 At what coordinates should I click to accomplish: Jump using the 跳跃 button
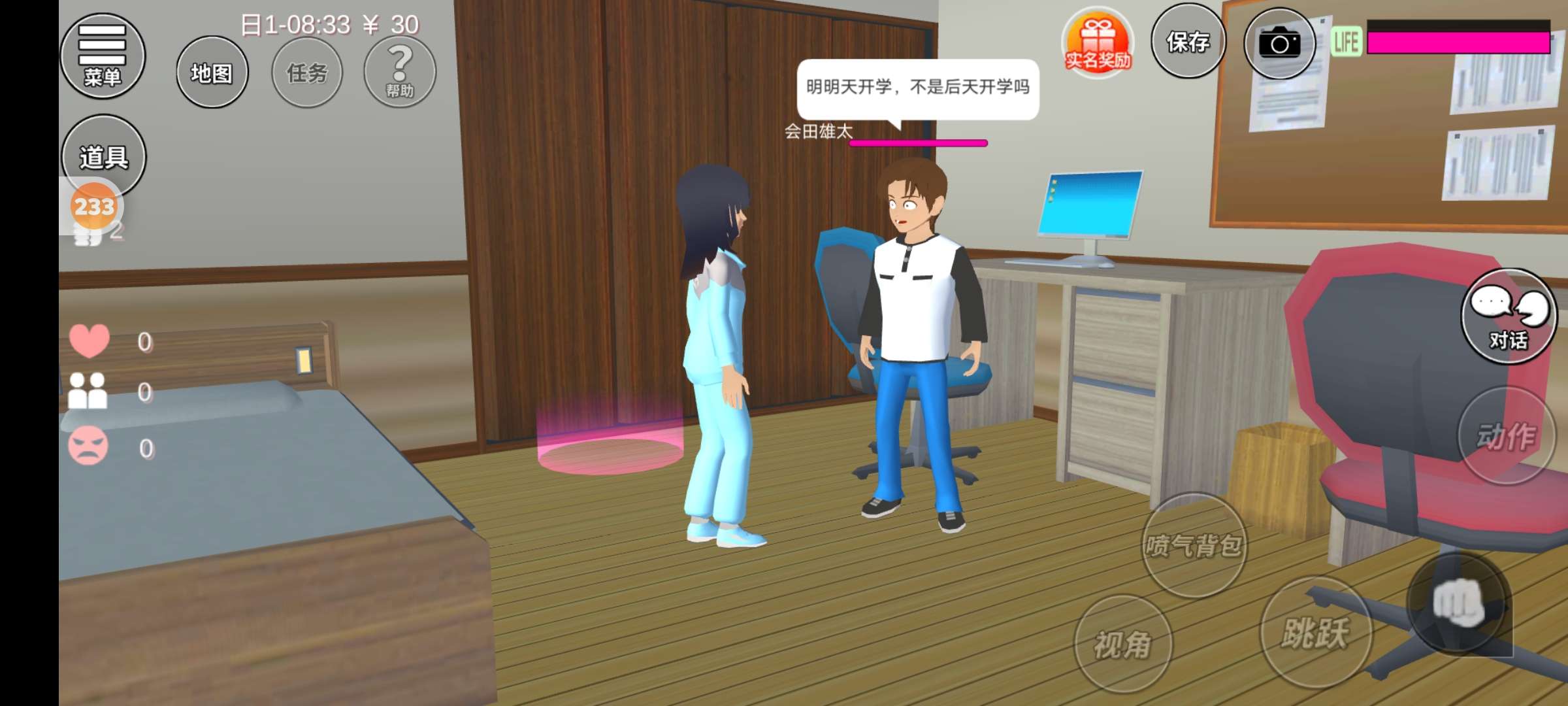pos(1315,632)
